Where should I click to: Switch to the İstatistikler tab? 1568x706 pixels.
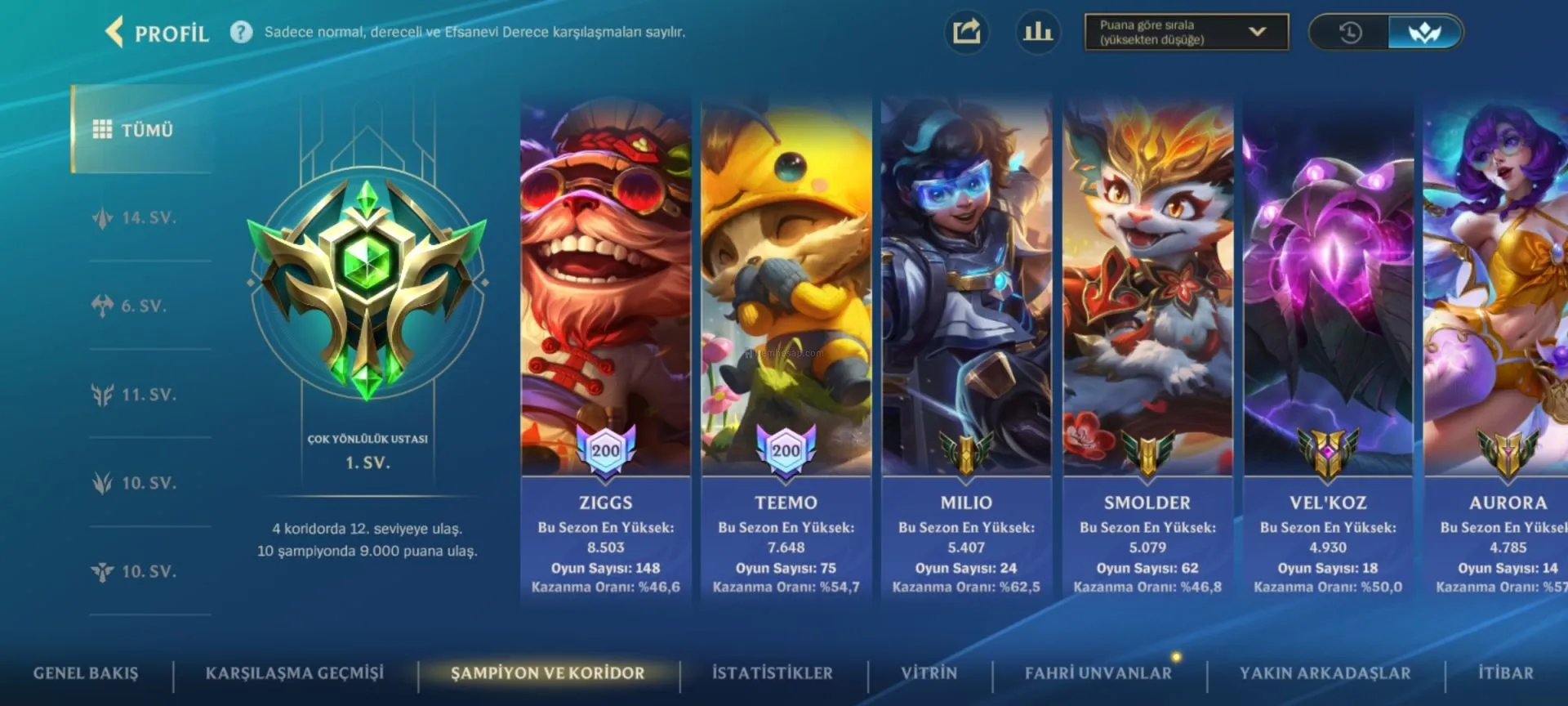773,673
